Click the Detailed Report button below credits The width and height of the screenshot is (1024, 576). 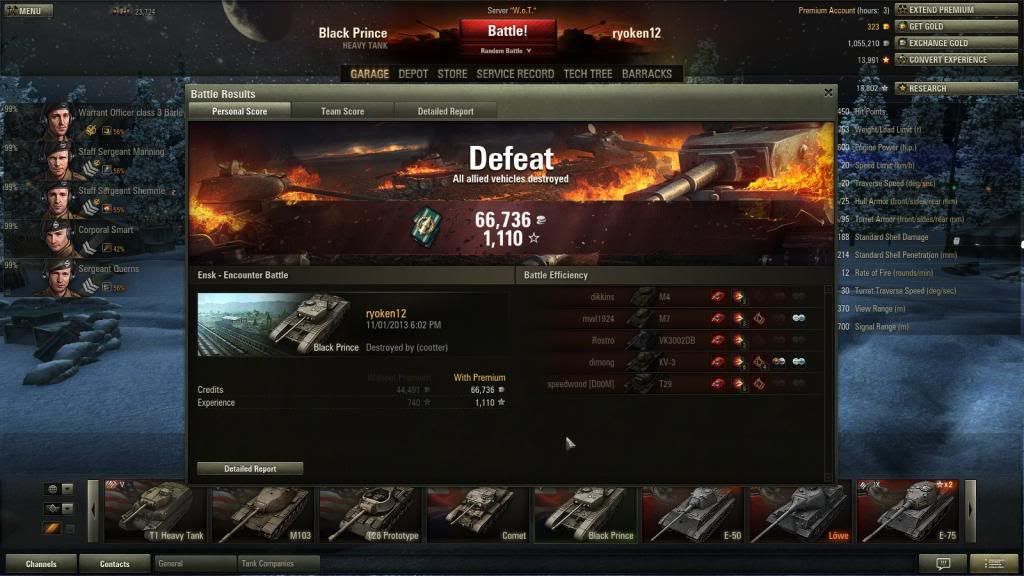point(250,468)
